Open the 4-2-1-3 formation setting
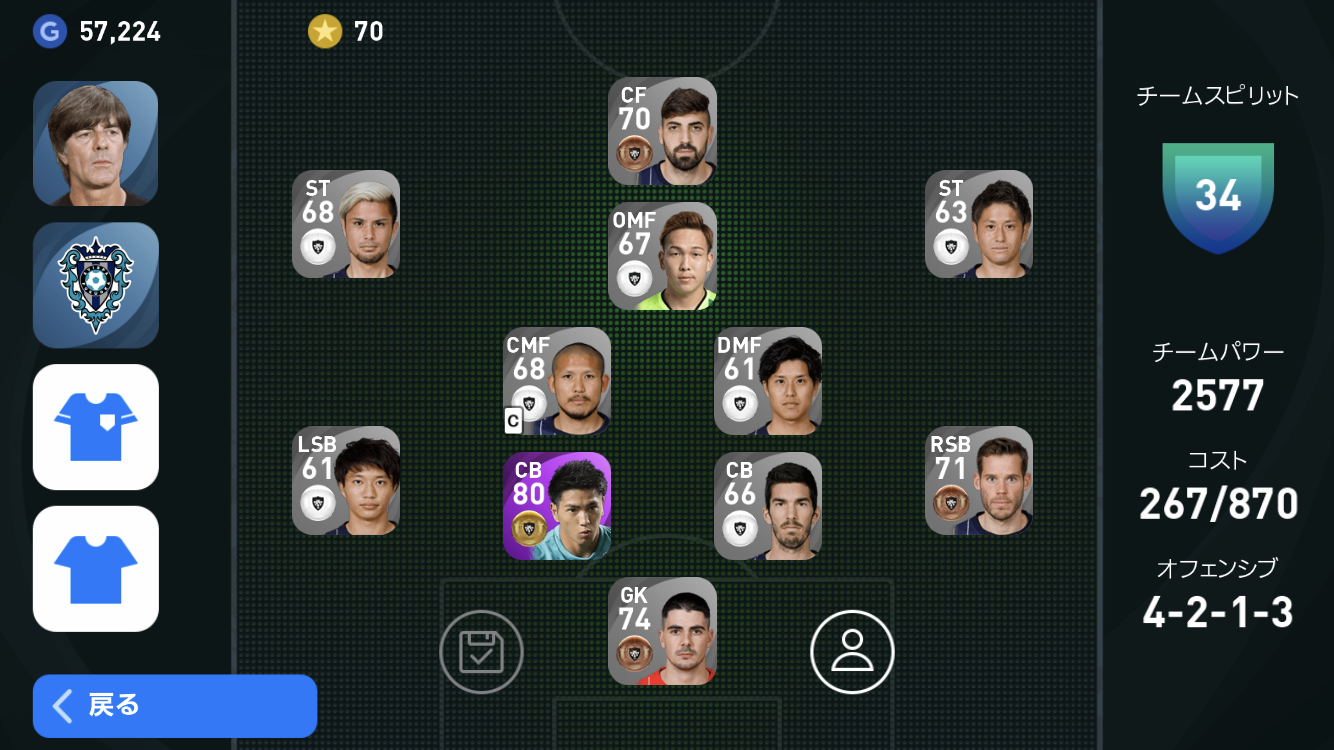This screenshot has height=750, width=1334. [x=1217, y=612]
